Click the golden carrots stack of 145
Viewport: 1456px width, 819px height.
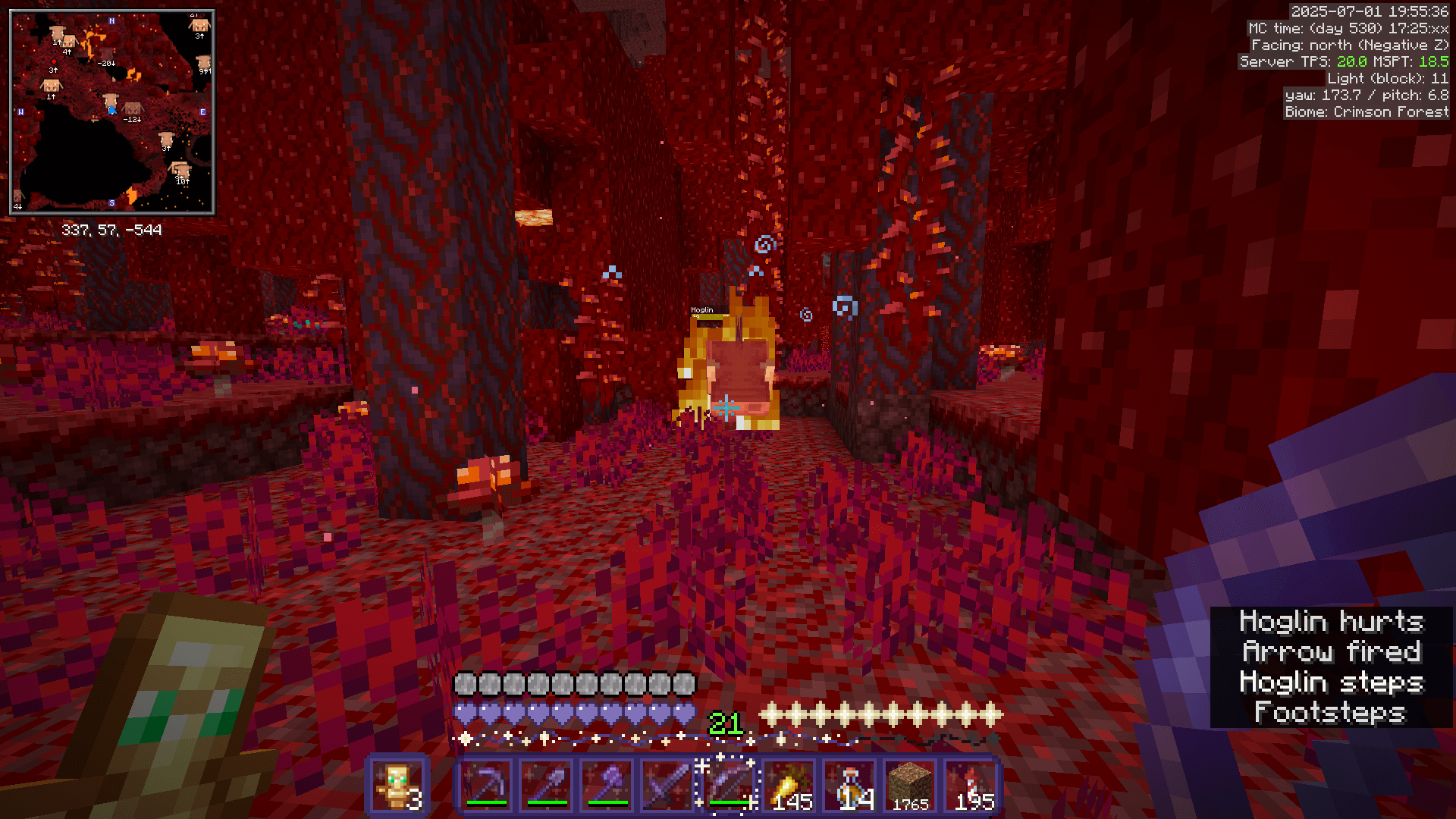789,781
